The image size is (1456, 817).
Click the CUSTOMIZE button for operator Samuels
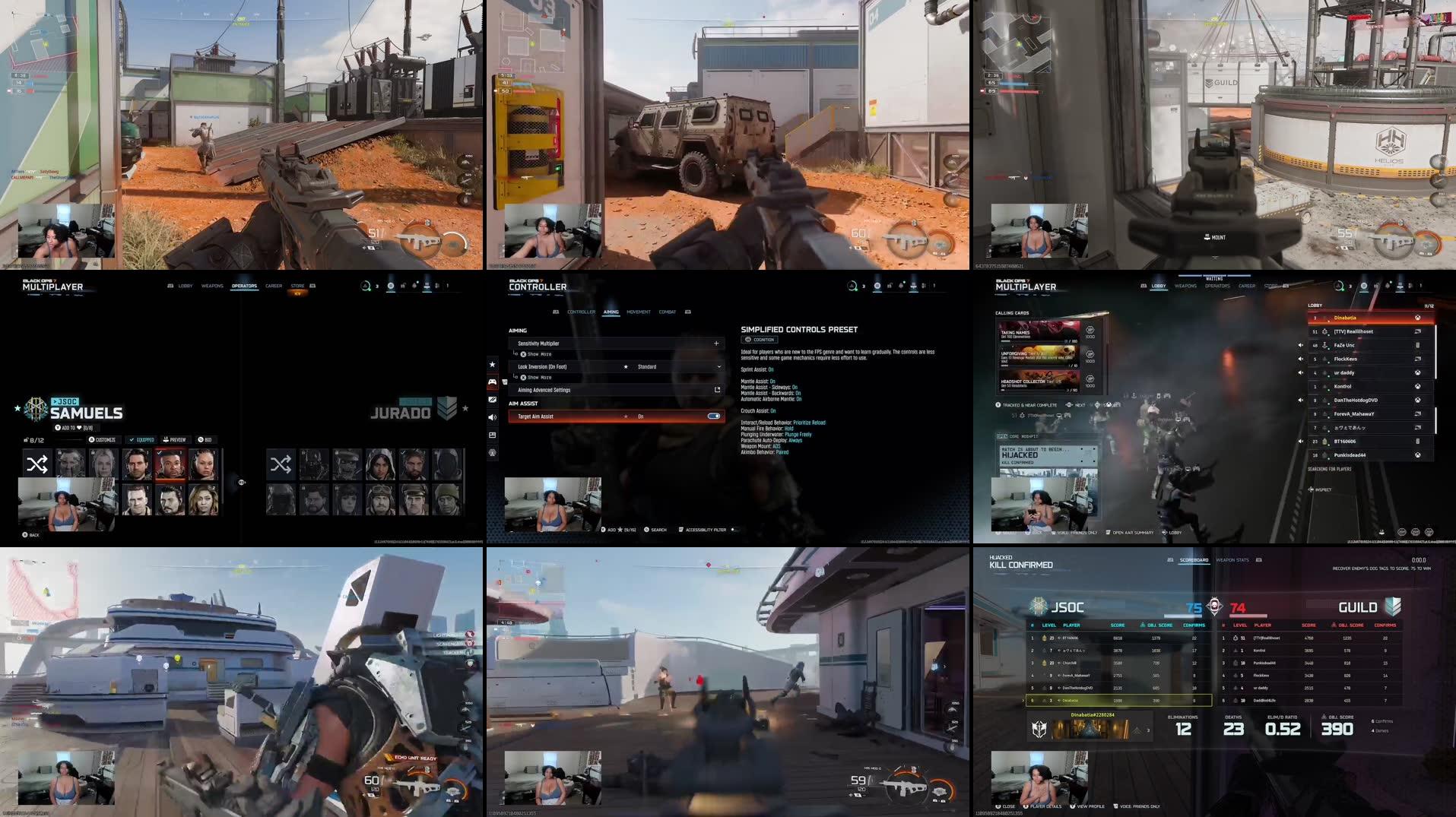pos(103,439)
